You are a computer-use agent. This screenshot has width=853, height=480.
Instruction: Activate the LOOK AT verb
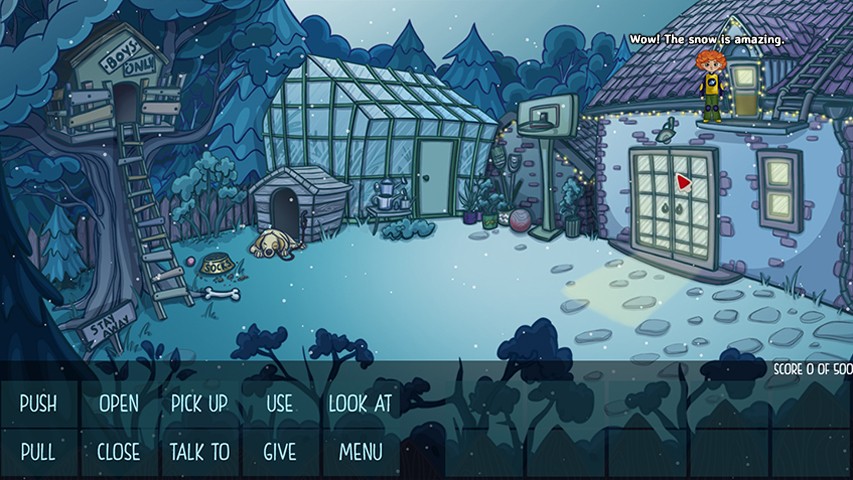pos(360,404)
